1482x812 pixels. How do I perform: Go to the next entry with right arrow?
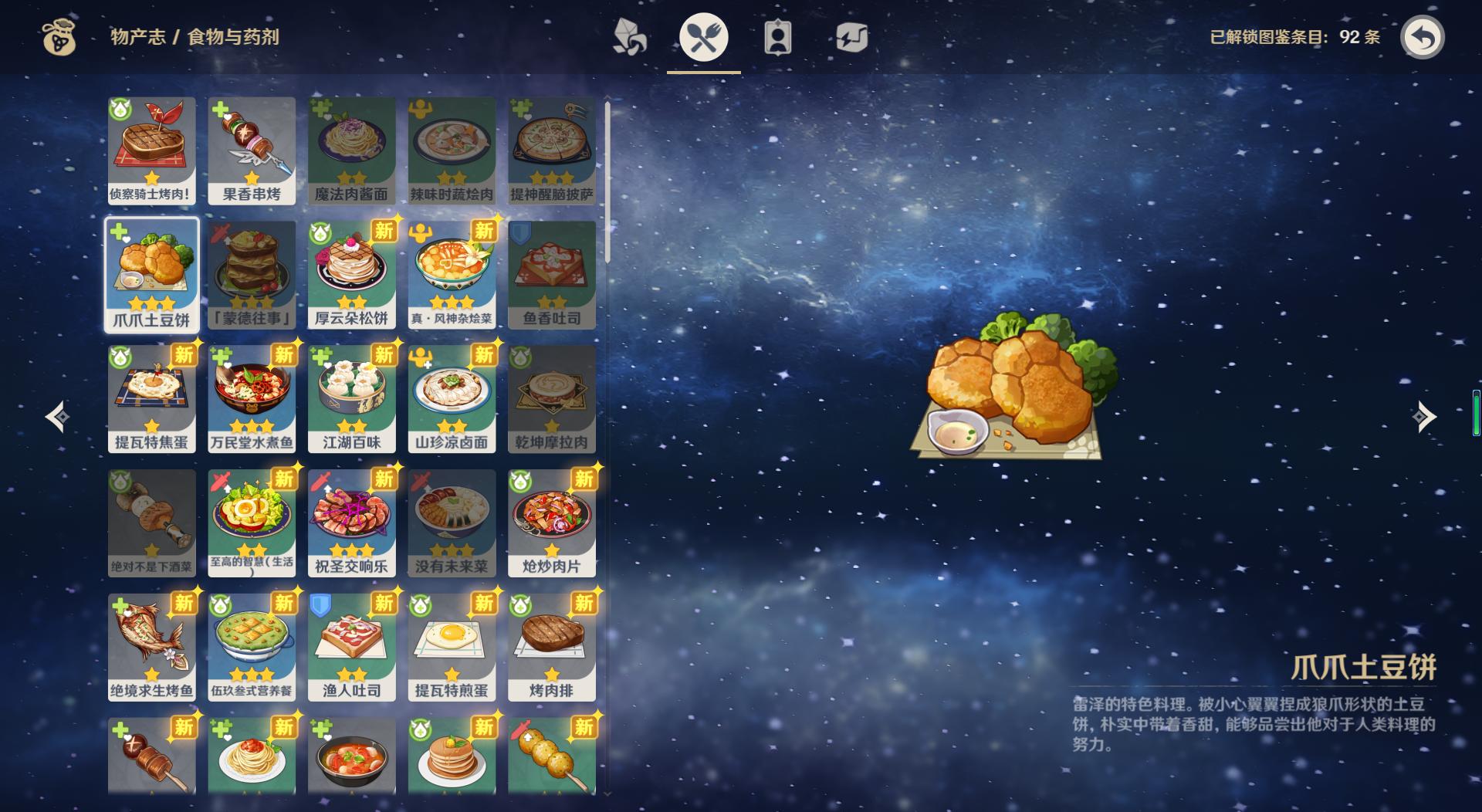click(1423, 417)
